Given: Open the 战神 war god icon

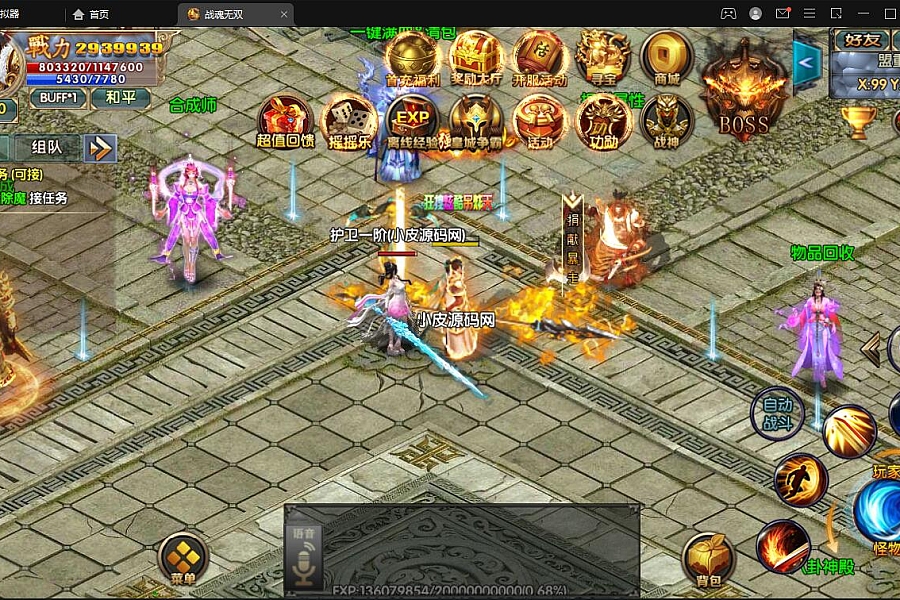Looking at the screenshot, I should 666,121.
